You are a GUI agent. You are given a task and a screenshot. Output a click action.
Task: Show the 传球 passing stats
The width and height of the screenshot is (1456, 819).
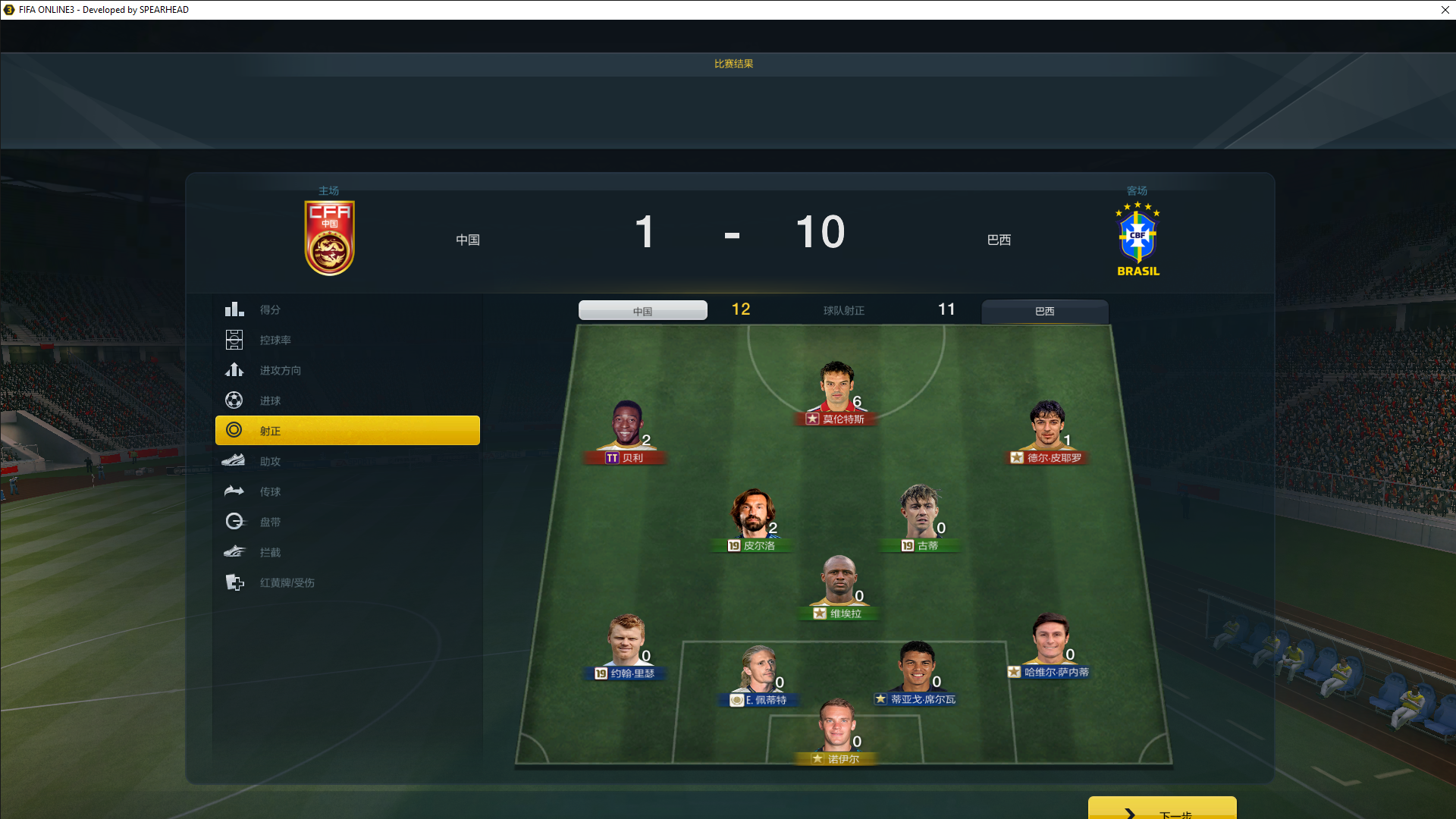(270, 491)
